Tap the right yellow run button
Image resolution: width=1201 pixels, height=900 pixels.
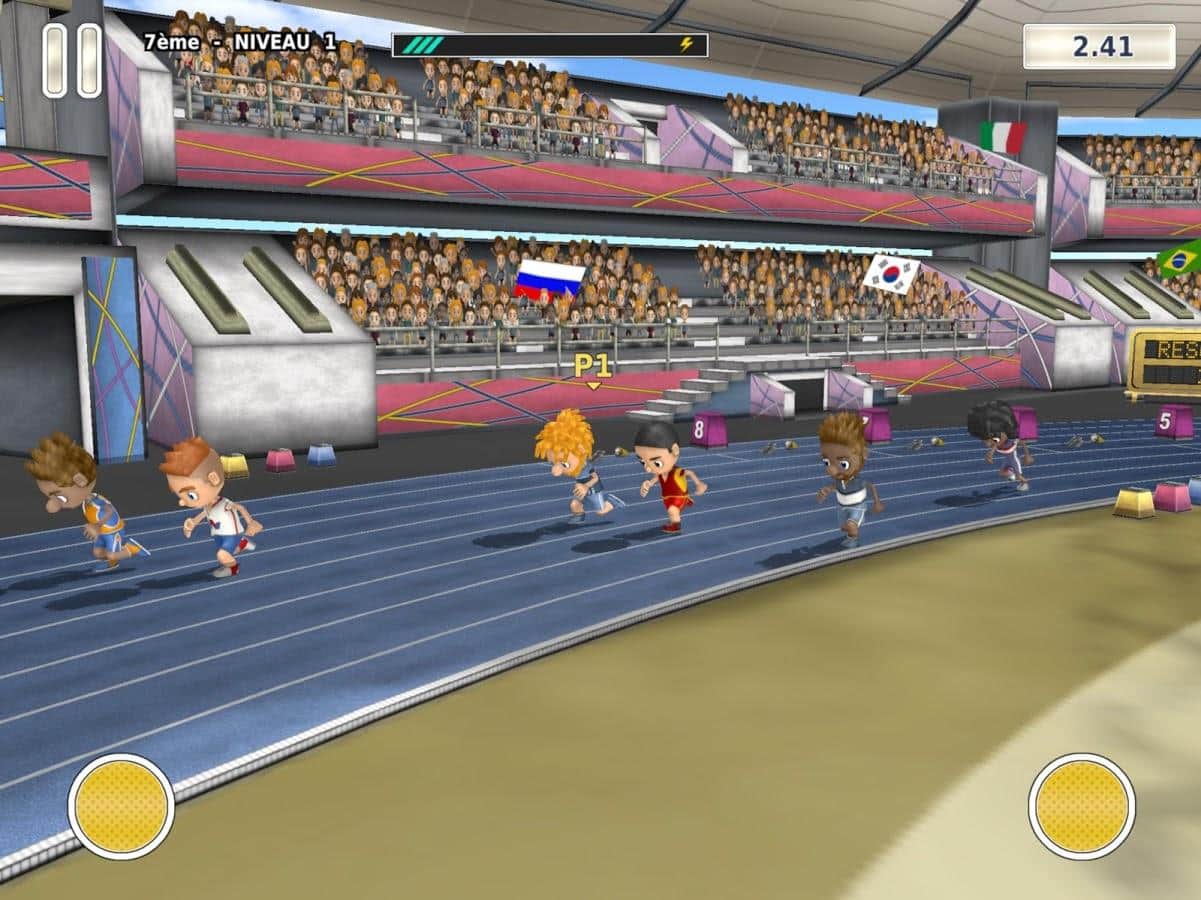(x=1081, y=806)
